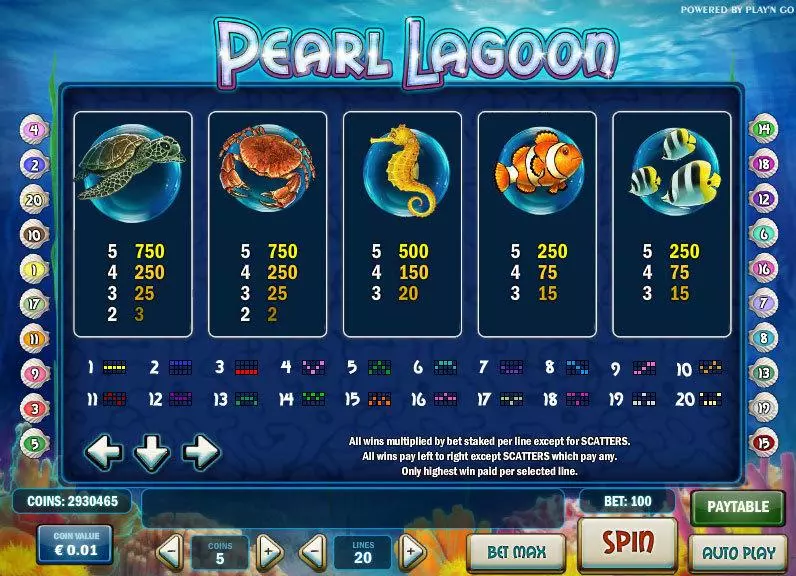Image resolution: width=796 pixels, height=576 pixels.
Task: Increase the number of coins
Action: tap(267, 549)
